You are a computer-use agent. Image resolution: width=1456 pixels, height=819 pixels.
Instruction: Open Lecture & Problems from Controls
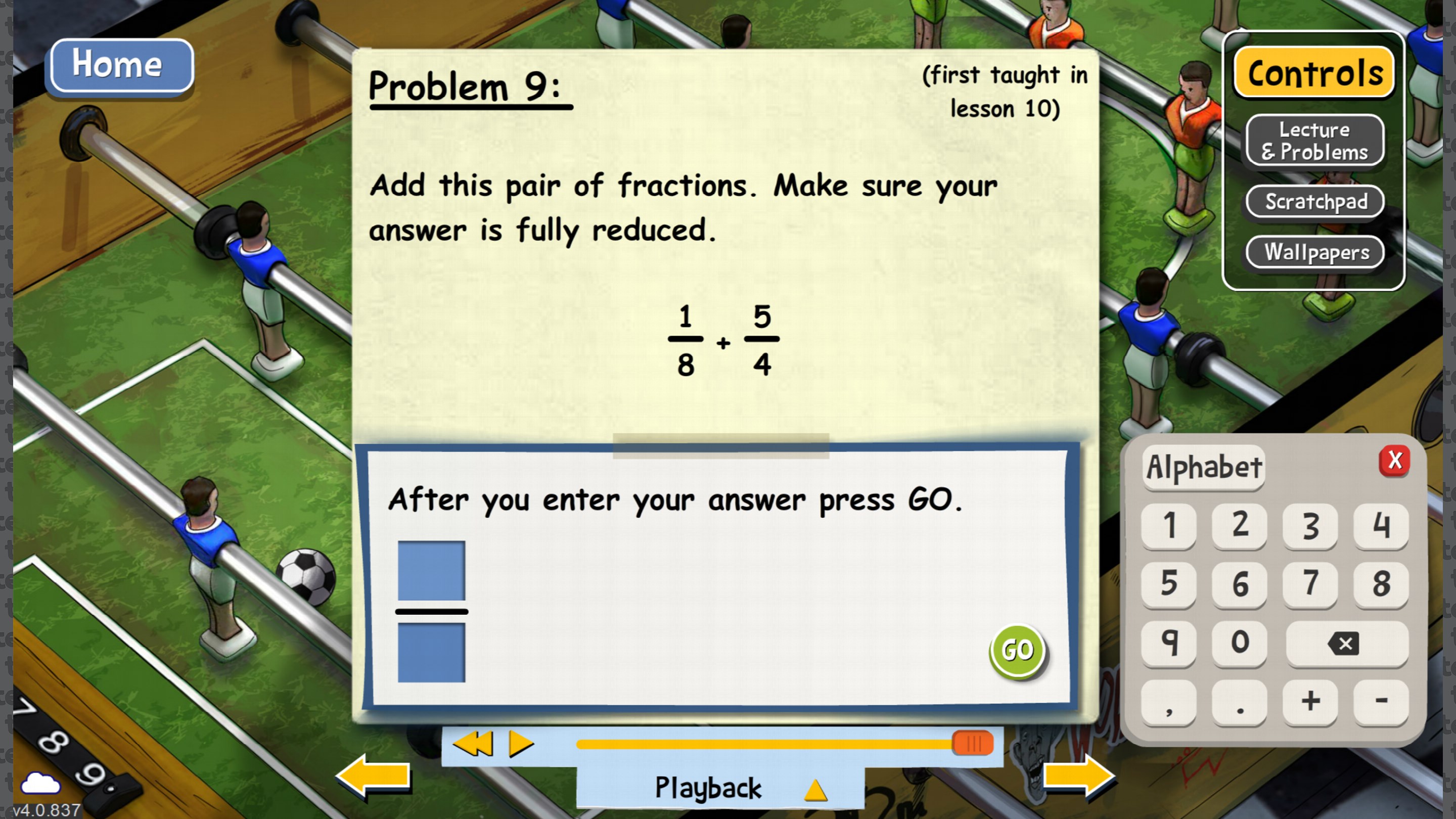pos(1314,141)
